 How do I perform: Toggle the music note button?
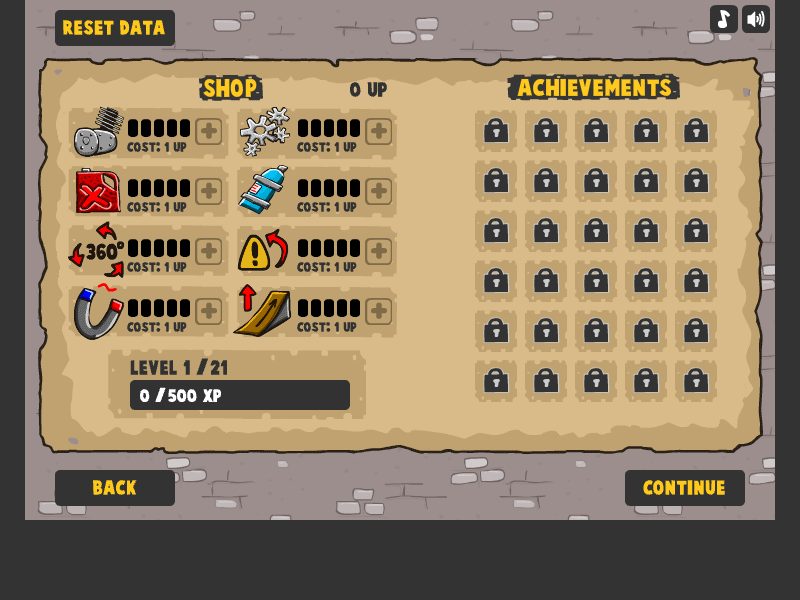724,19
